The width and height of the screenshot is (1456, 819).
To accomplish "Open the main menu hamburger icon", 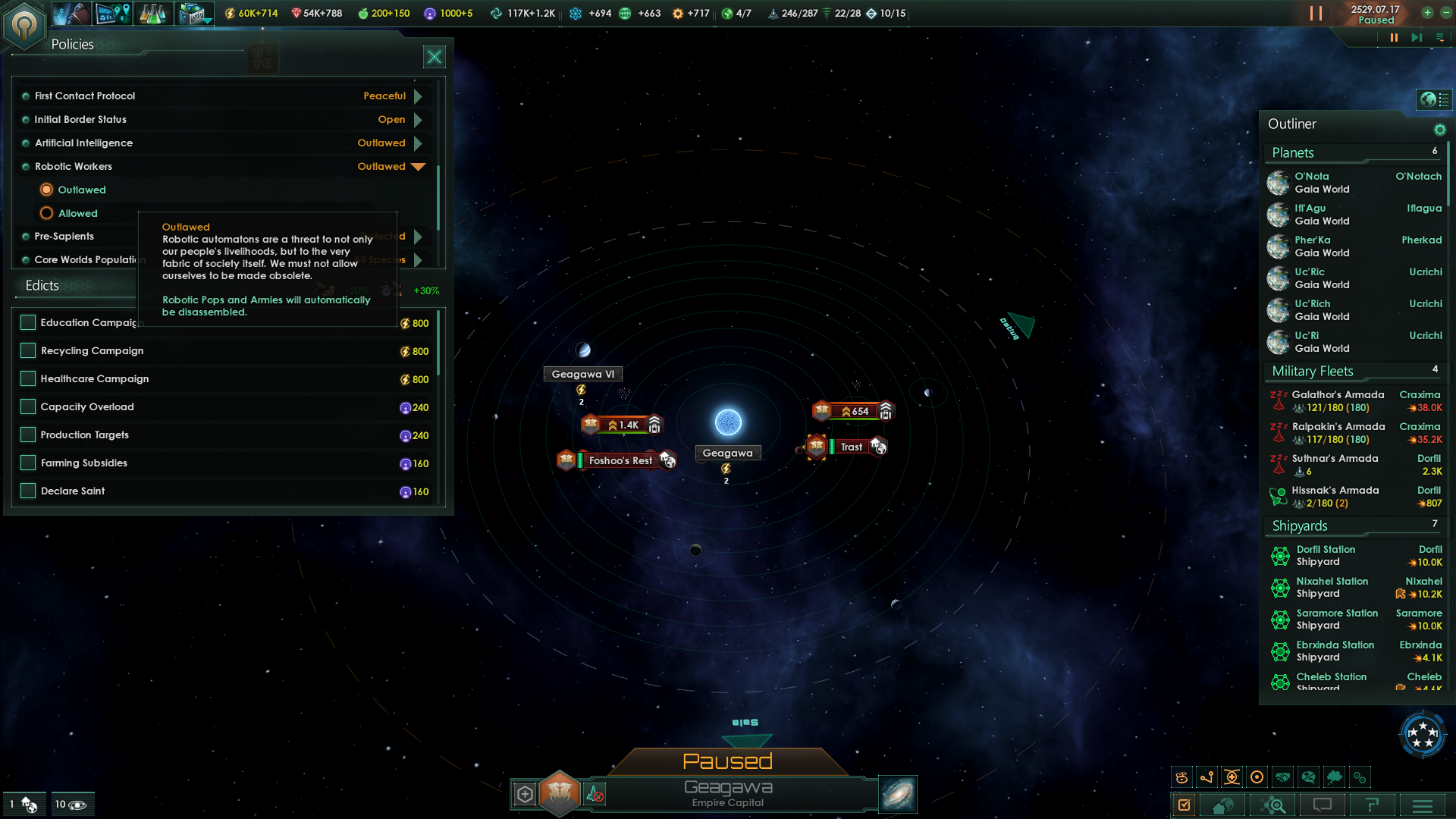I will pyautogui.click(x=1422, y=805).
